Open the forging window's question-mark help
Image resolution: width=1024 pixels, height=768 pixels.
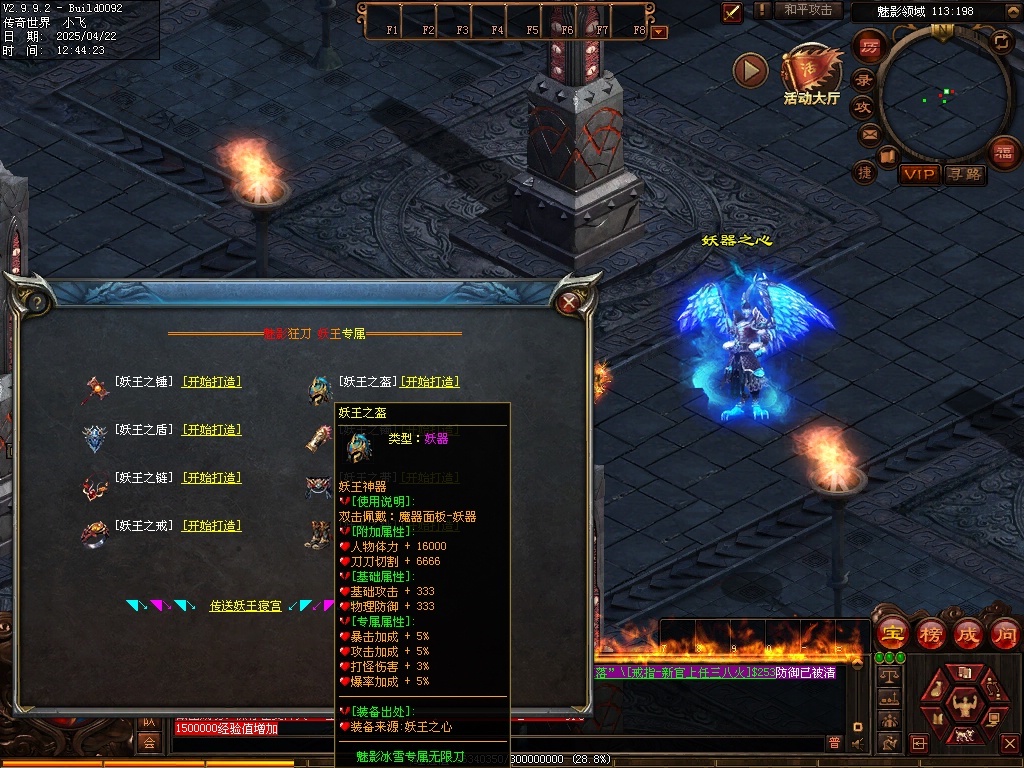[x=37, y=300]
